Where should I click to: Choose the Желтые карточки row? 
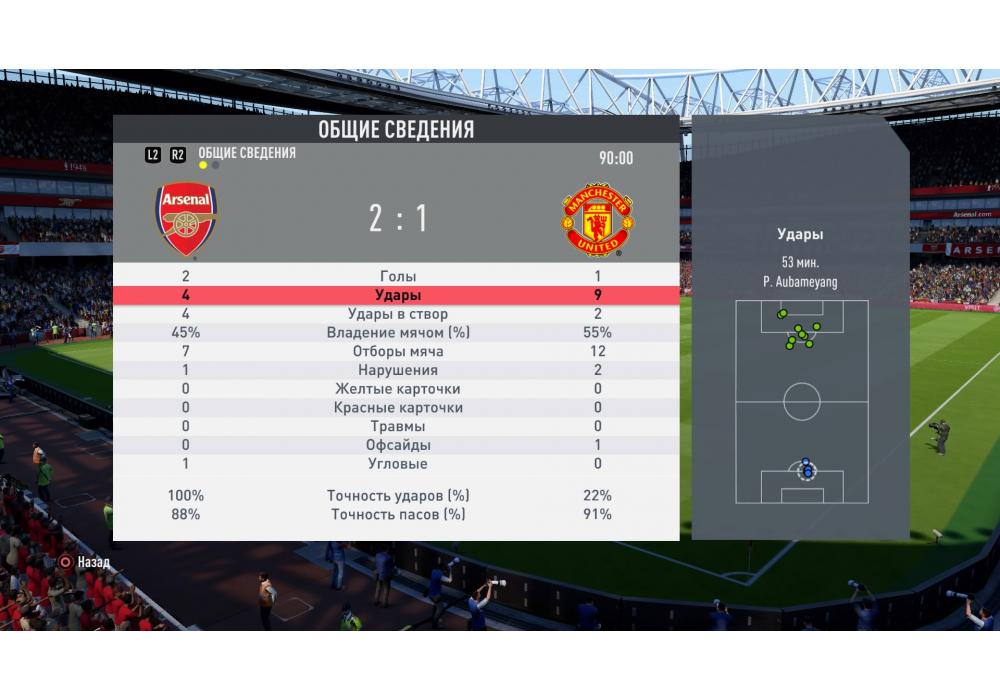pos(398,389)
